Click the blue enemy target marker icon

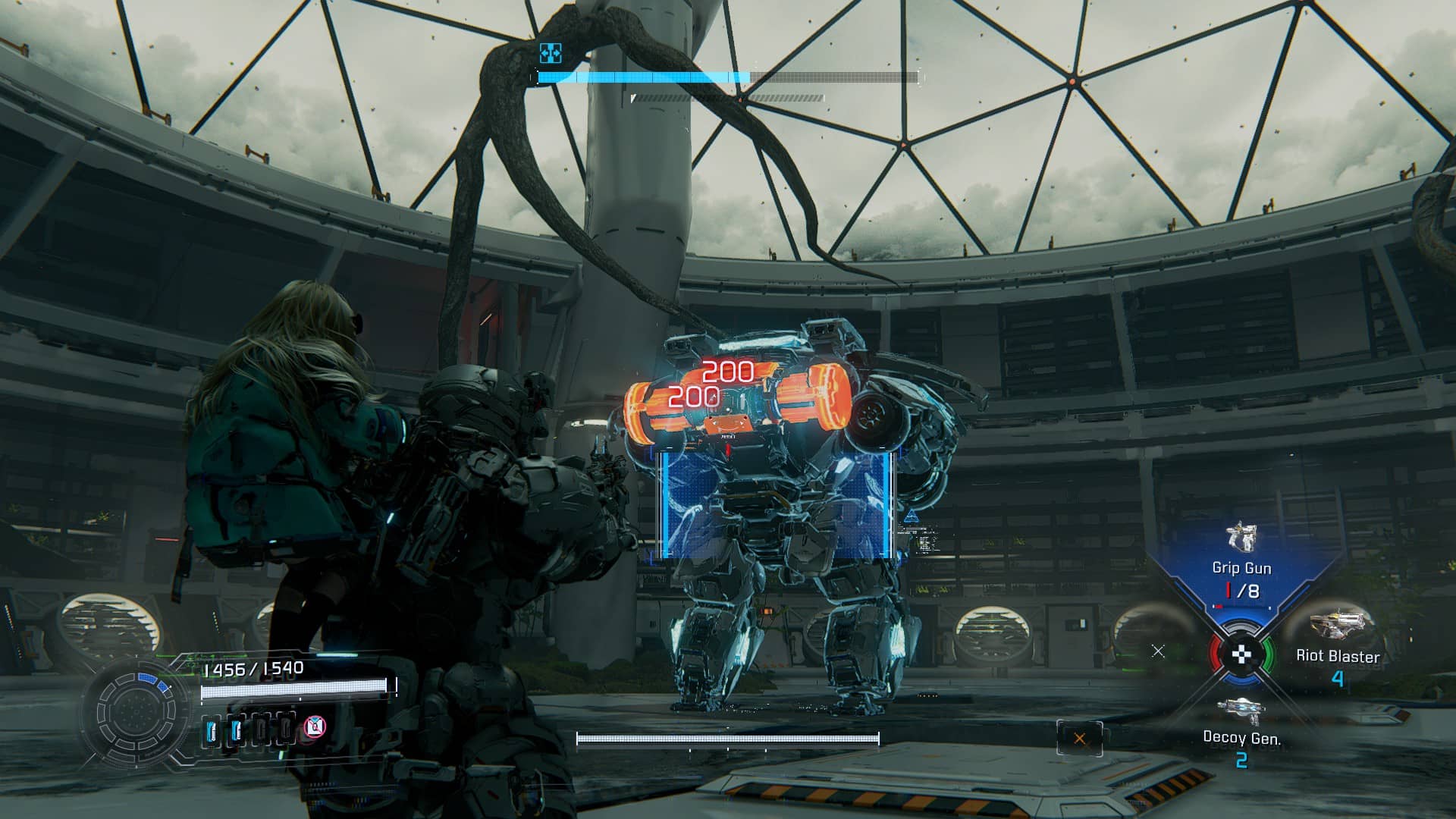pyautogui.click(x=551, y=53)
